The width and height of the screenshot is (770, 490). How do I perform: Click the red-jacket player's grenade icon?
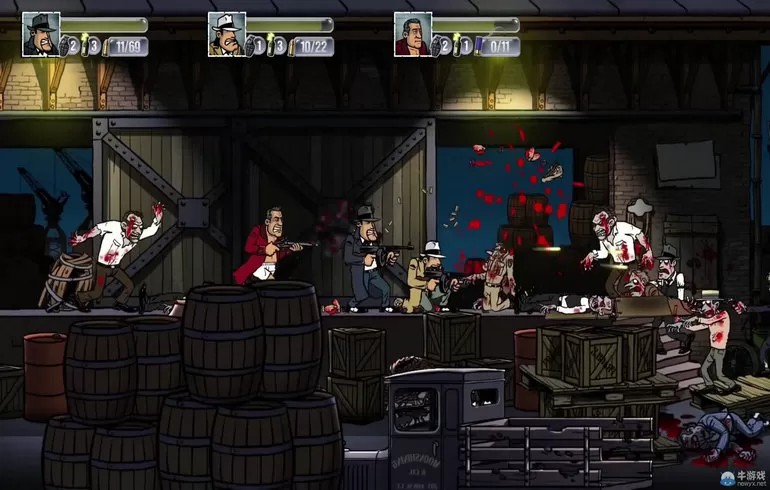(444, 45)
